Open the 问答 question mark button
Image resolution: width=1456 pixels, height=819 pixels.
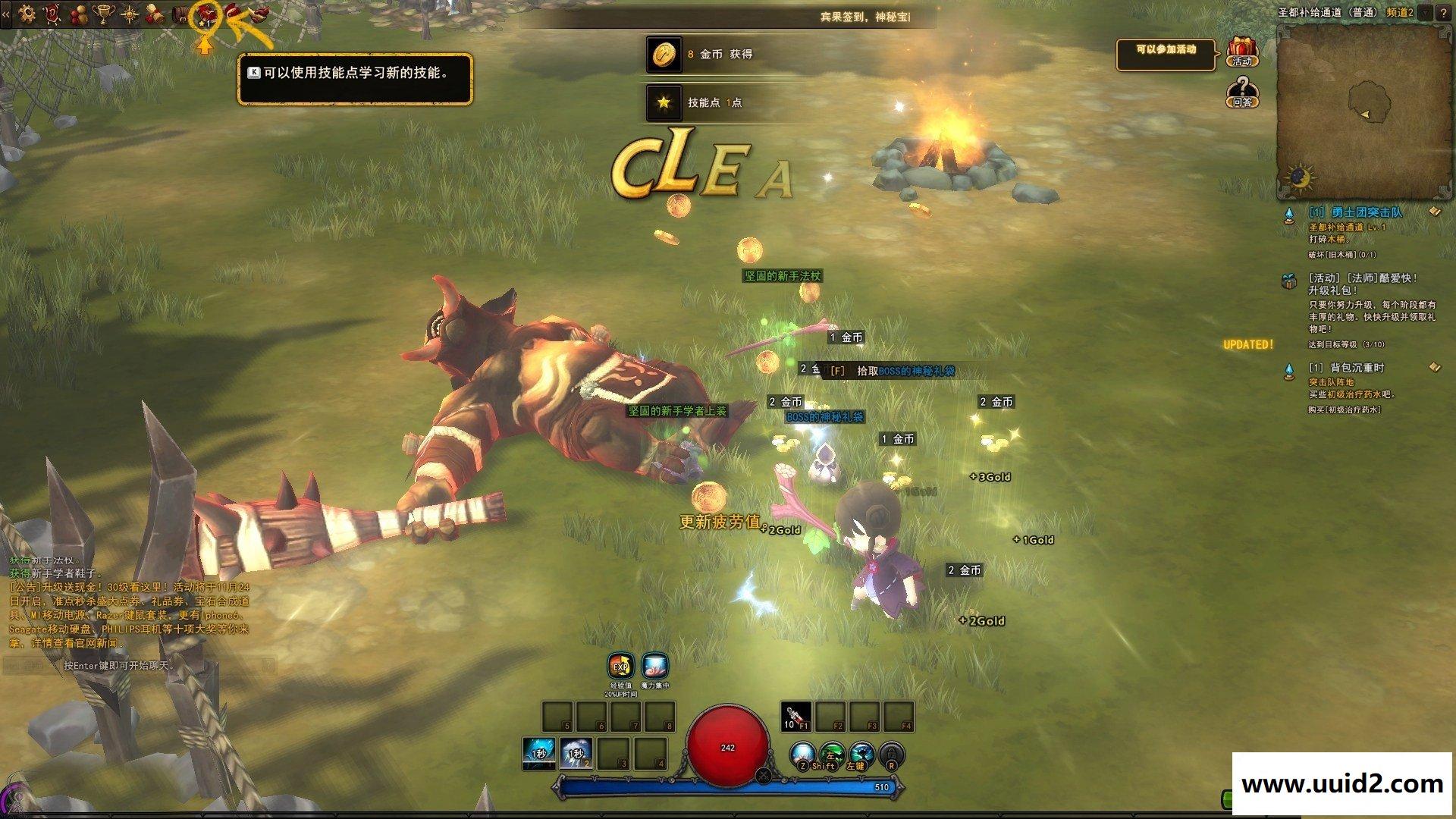point(1242,93)
